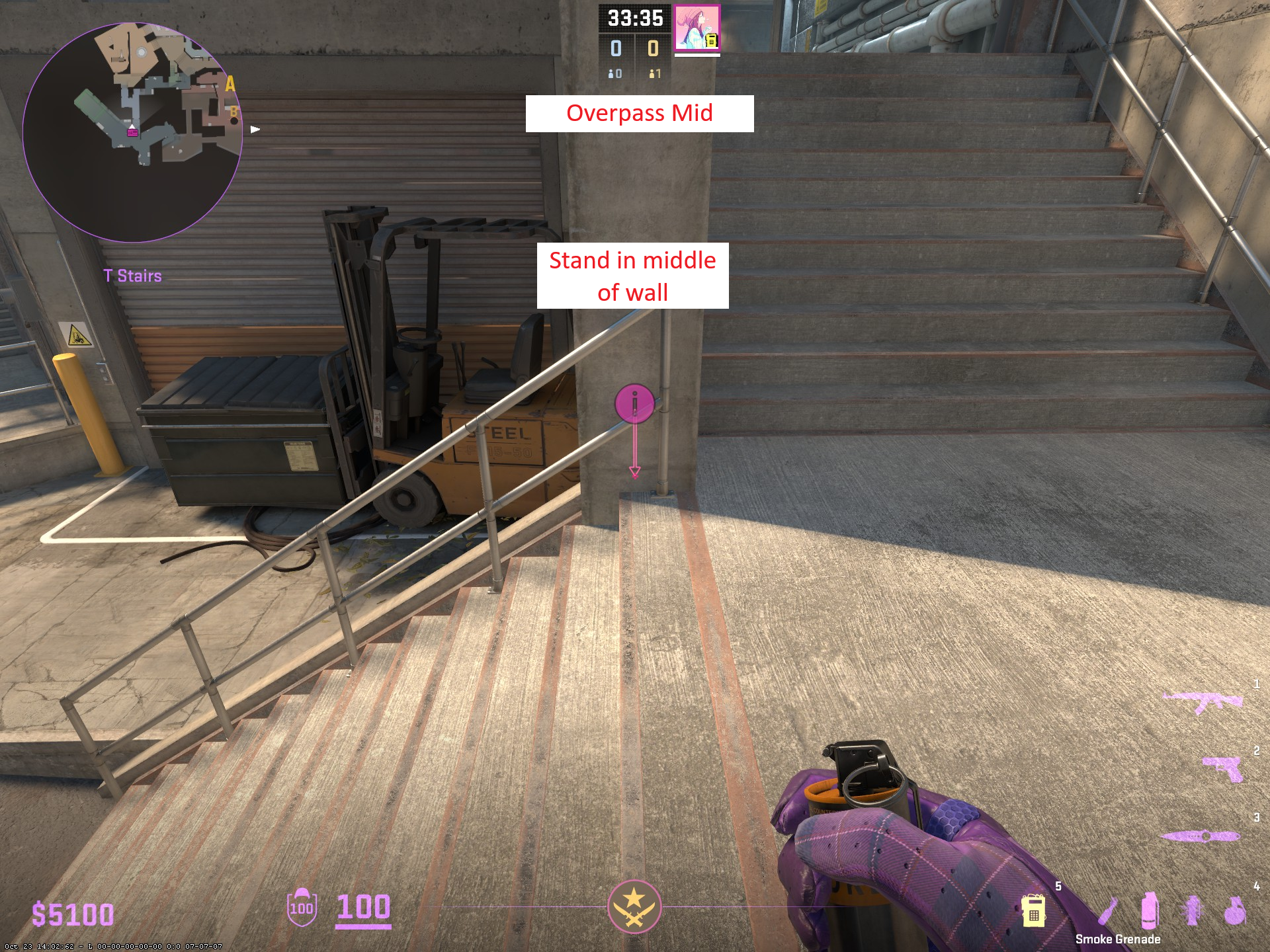The height and width of the screenshot is (952, 1270).
Task: Equip the knife from the weapon list
Action: click(x=1200, y=836)
